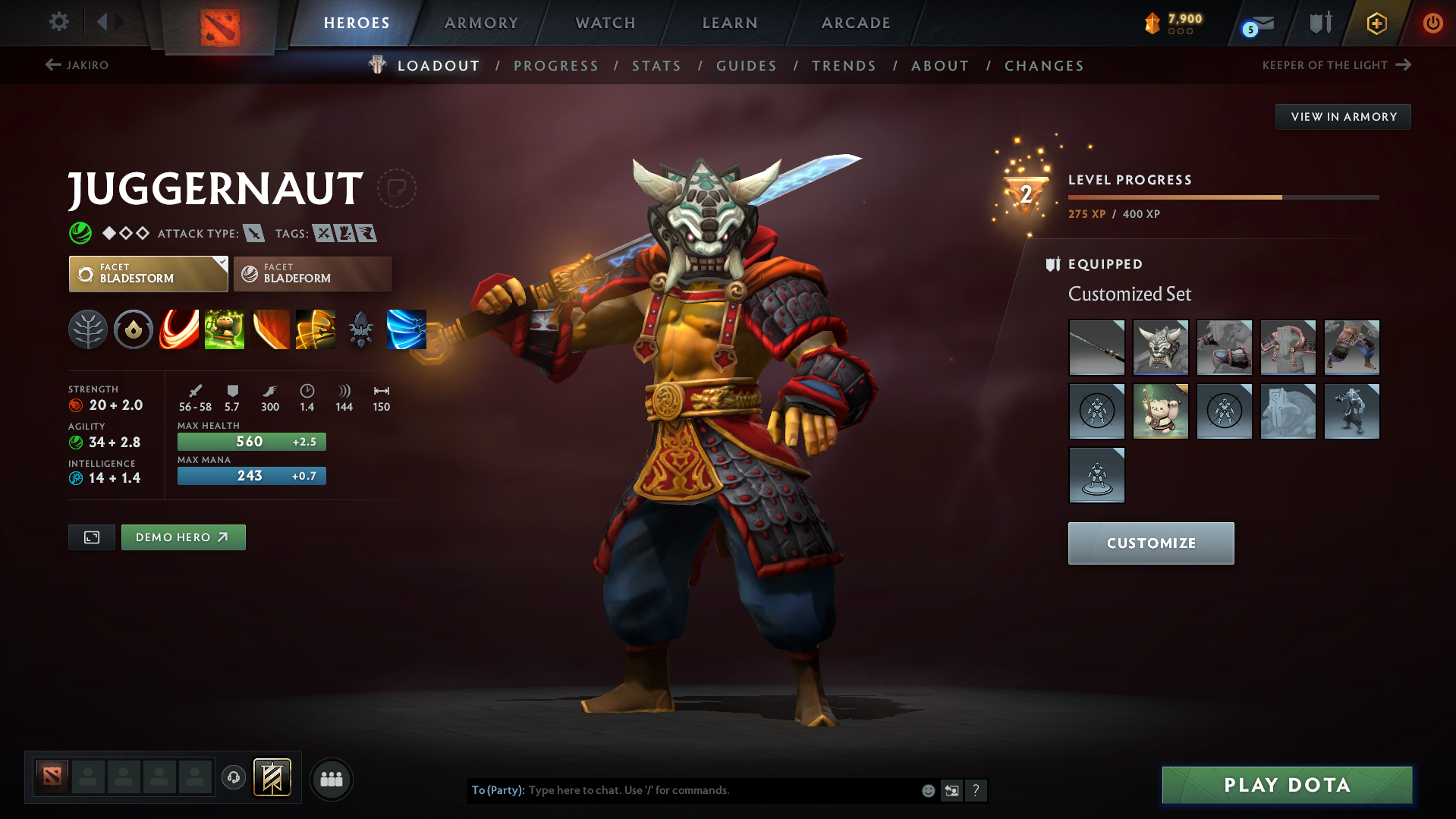Open the Healing Ward ability icon
The height and width of the screenshot is (819, 1456).
[x=225, y=329]
